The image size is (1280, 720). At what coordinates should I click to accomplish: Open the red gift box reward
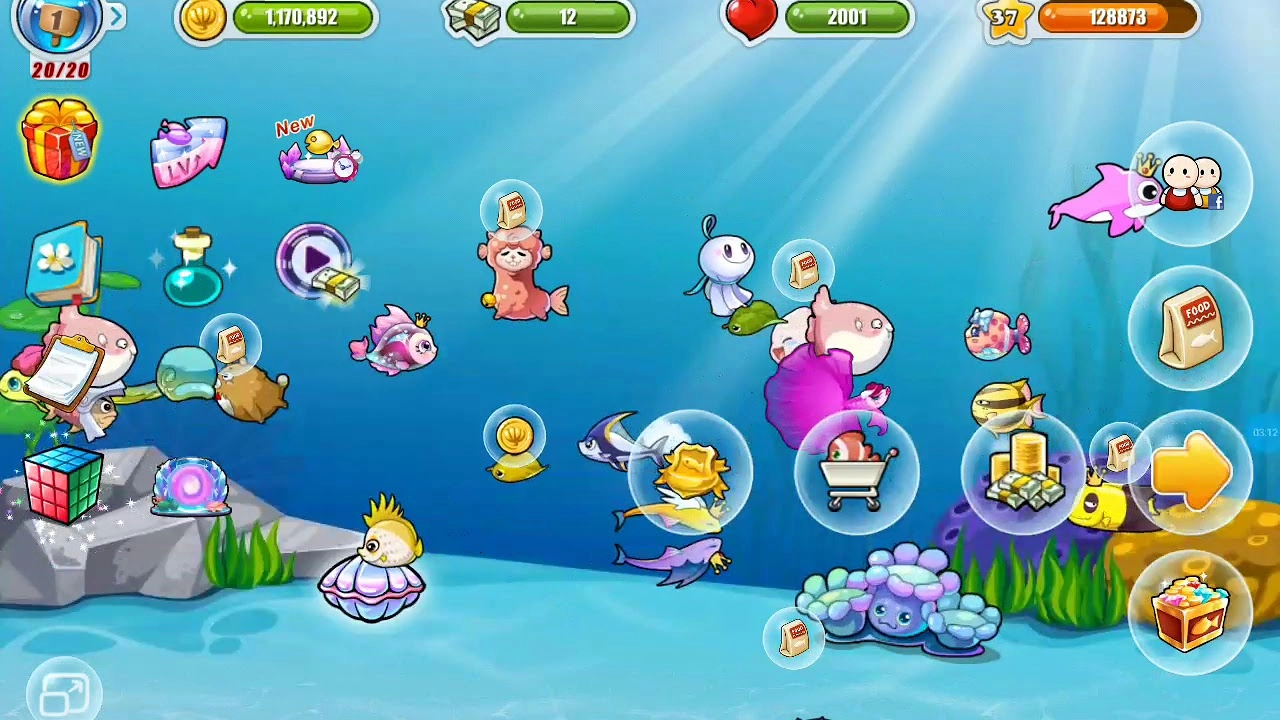[x=59, y=140]
